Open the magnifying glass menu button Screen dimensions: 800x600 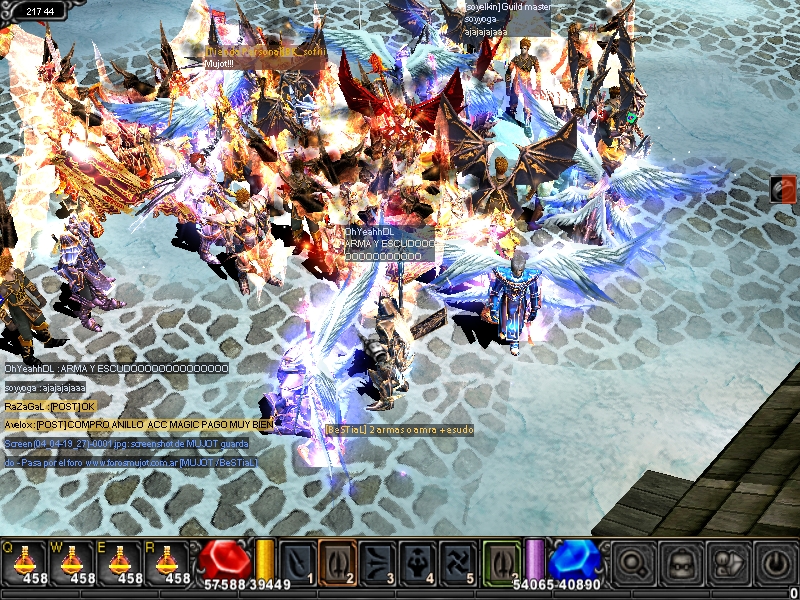coord(632,563)
